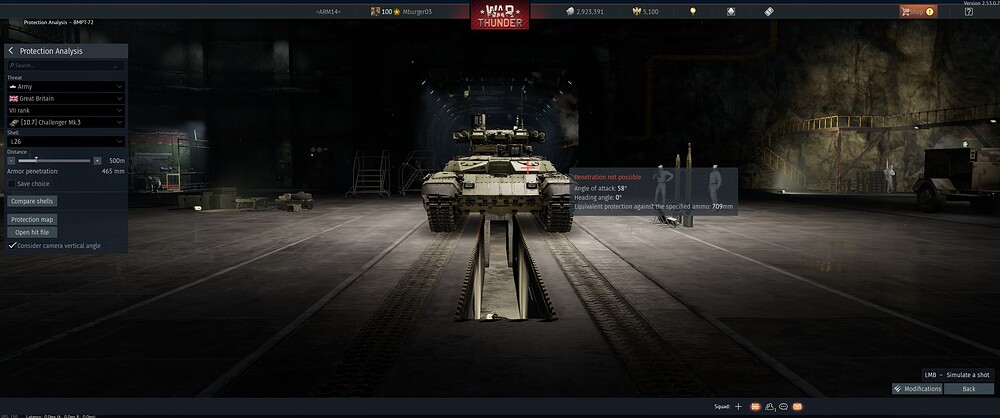
Task: Change the Great Britain nation dropdown
Action: 66,99
